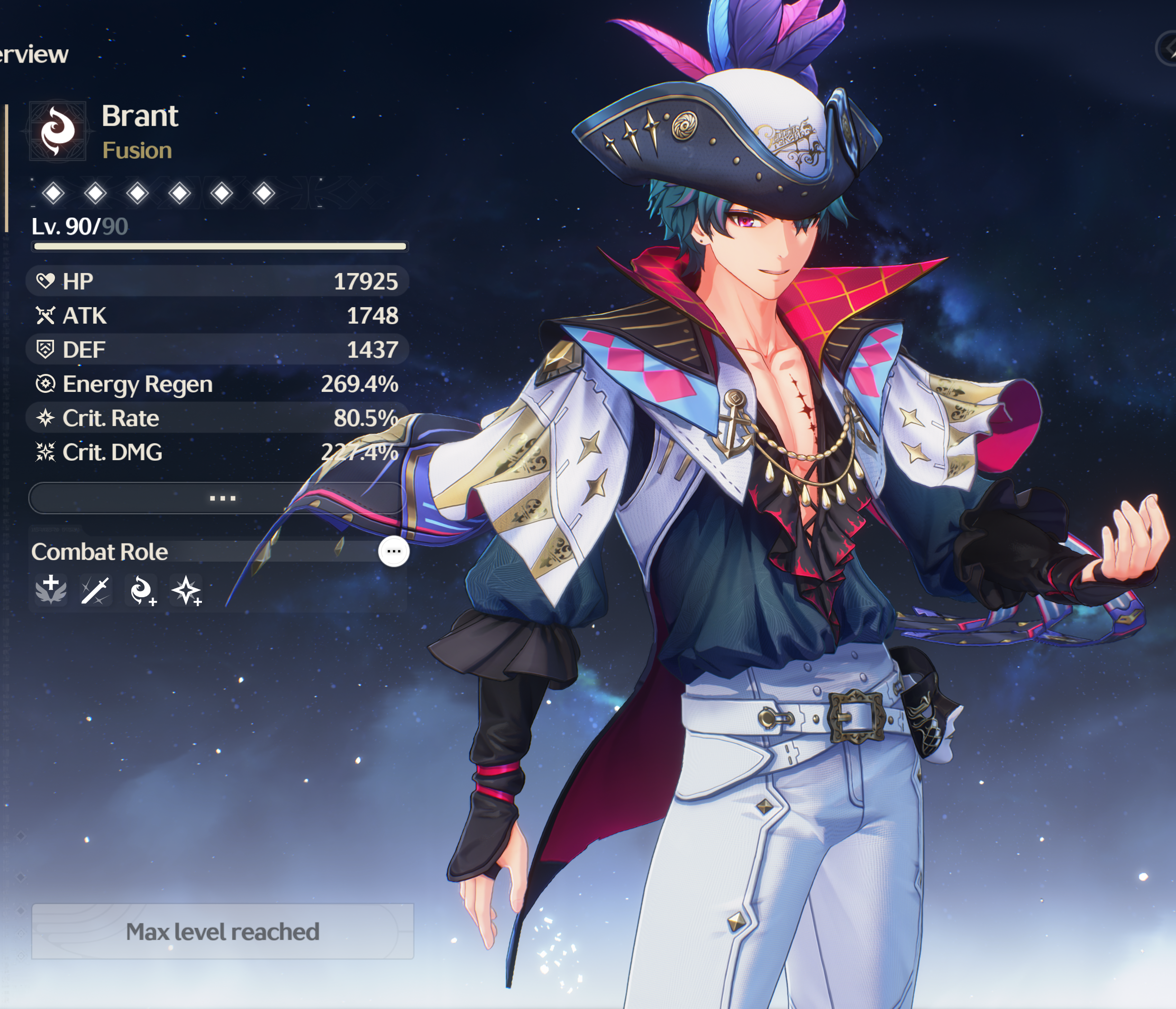Viewport: 1176px width, 1009px height.
Task: Click the Fusion element emblem beside Brant
Action: 58,132
